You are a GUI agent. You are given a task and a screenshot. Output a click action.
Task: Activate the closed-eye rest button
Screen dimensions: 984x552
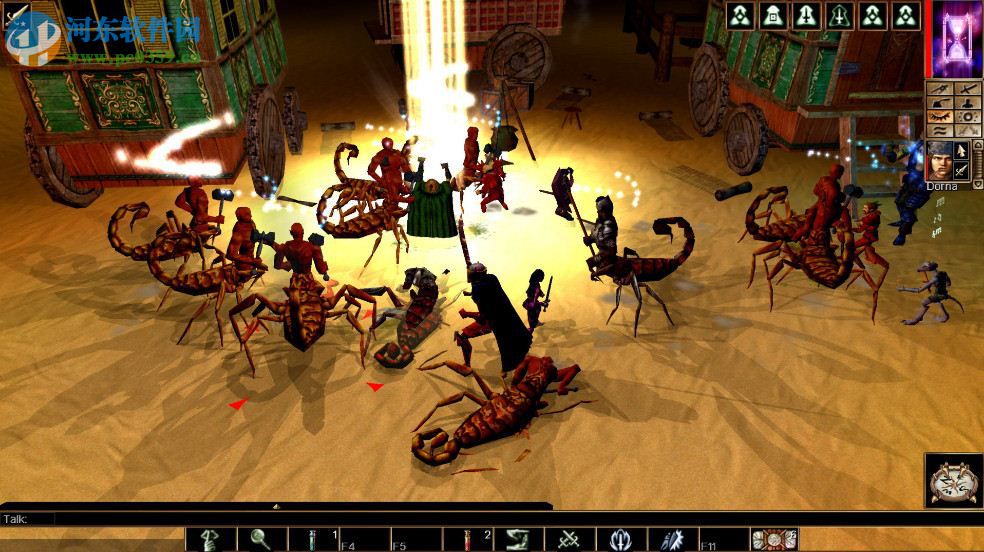[x=939, y=116]
